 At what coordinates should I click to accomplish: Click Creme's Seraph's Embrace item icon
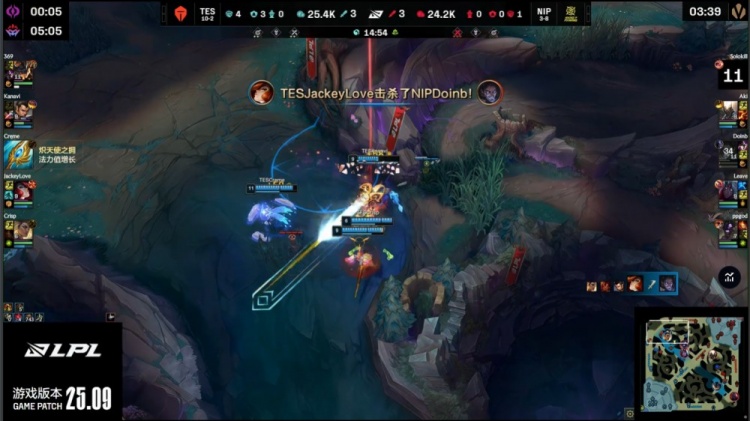17,151
